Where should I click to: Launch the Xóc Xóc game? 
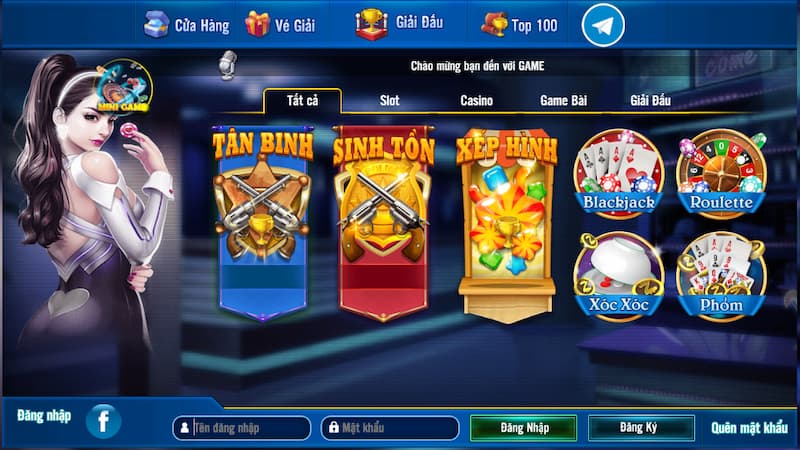(618, 277)
